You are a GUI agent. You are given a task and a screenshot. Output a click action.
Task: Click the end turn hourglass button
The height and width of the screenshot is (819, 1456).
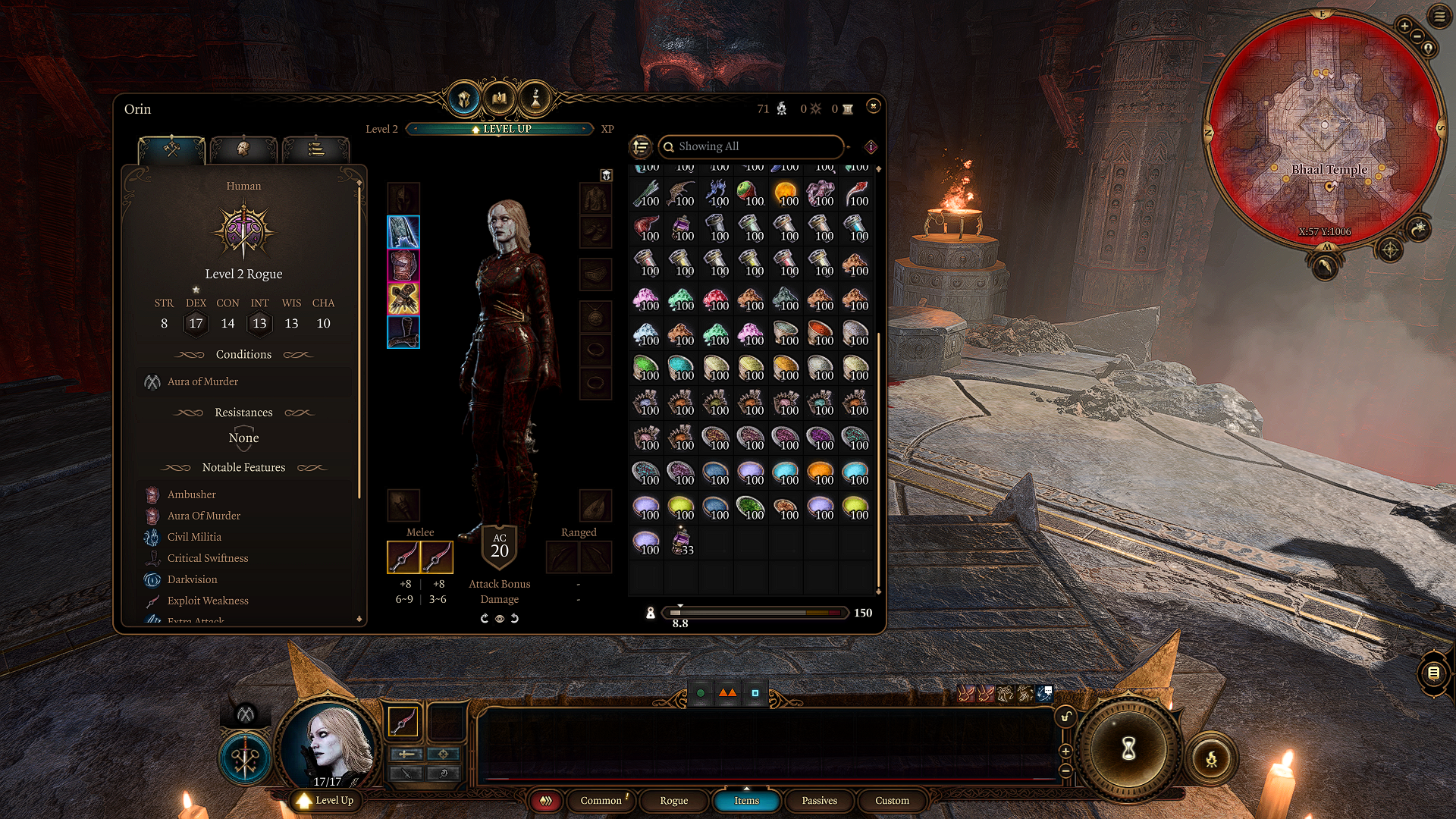[1128, 749]
